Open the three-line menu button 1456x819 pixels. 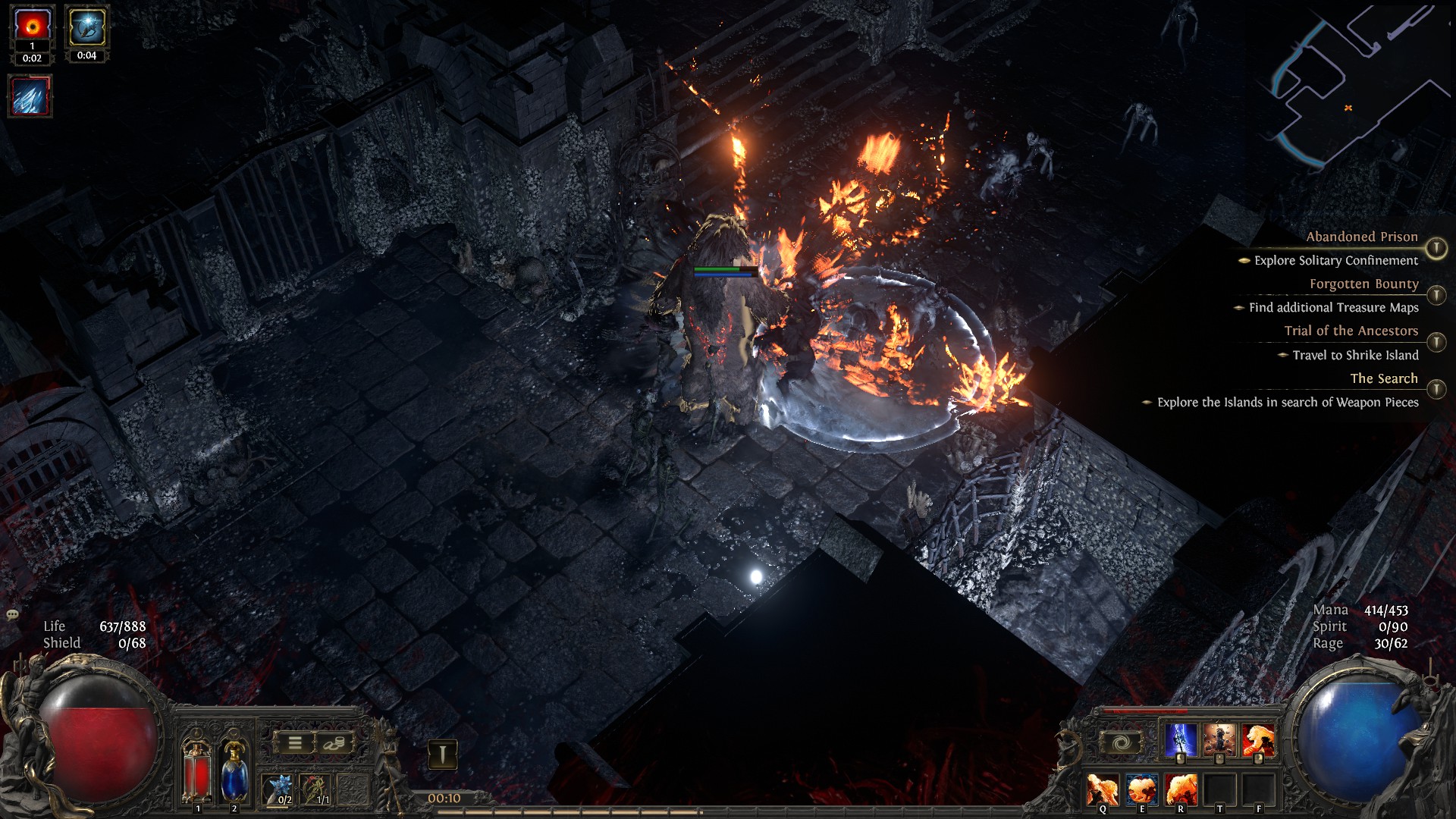click(295, 743)
